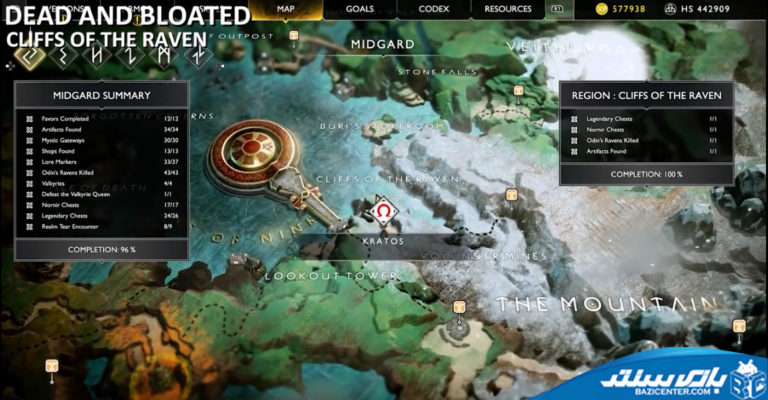768x400 pixels.
Task: Select the Map tab
Action: (285, 9)
